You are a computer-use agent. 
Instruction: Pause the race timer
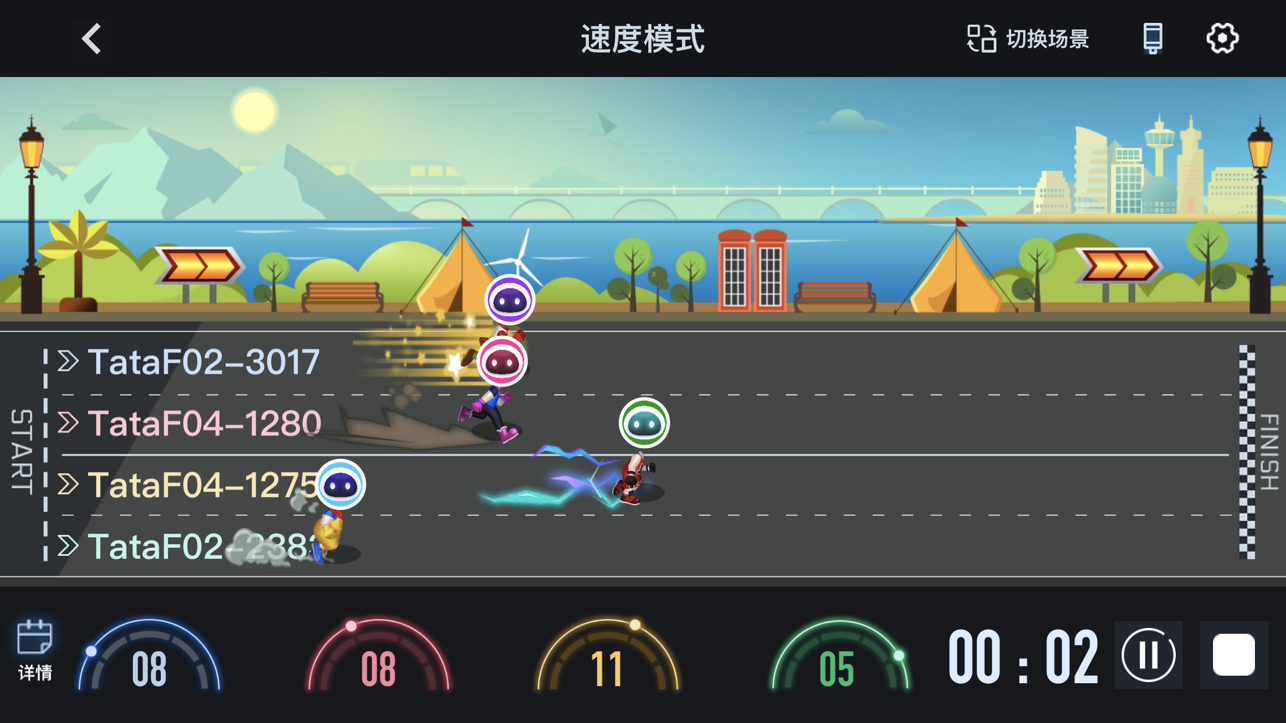pos(1148,656)
